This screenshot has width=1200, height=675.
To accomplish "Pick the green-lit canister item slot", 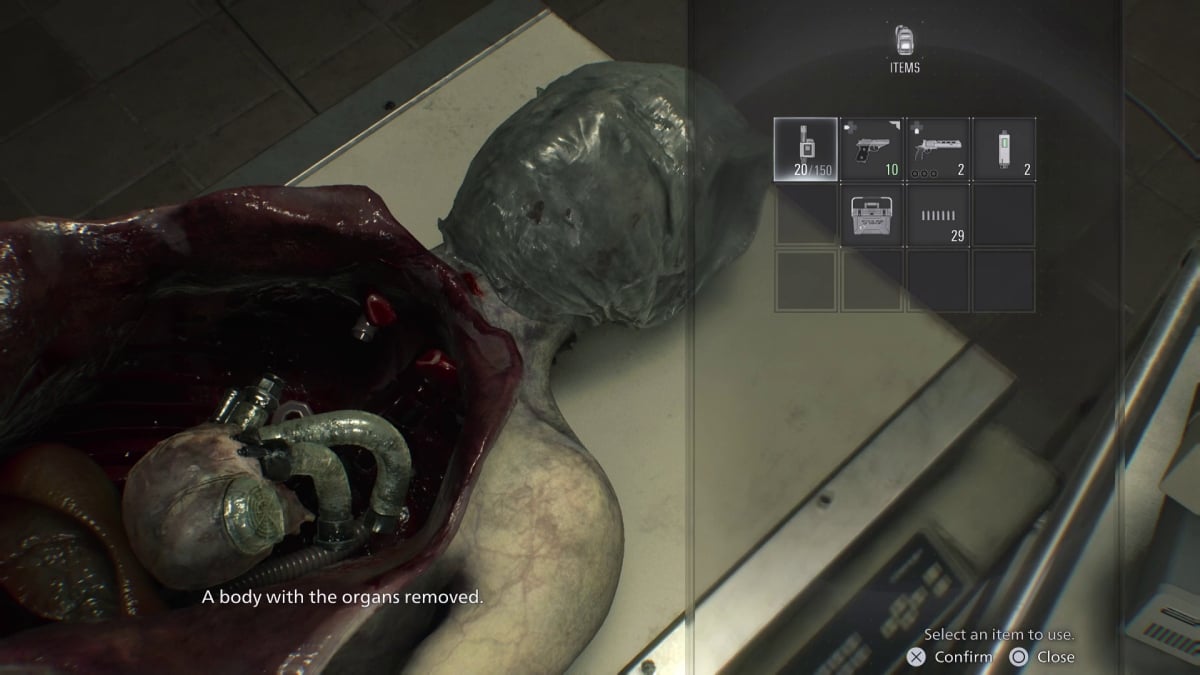I will 1004,149.
